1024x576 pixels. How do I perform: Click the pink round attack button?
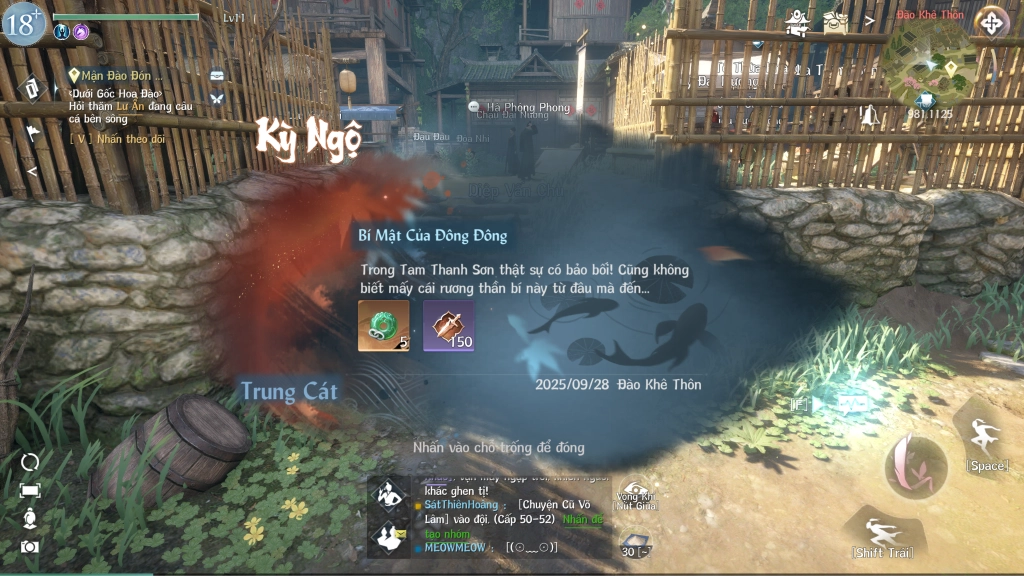pyautogui.click(x=915, y=467)
